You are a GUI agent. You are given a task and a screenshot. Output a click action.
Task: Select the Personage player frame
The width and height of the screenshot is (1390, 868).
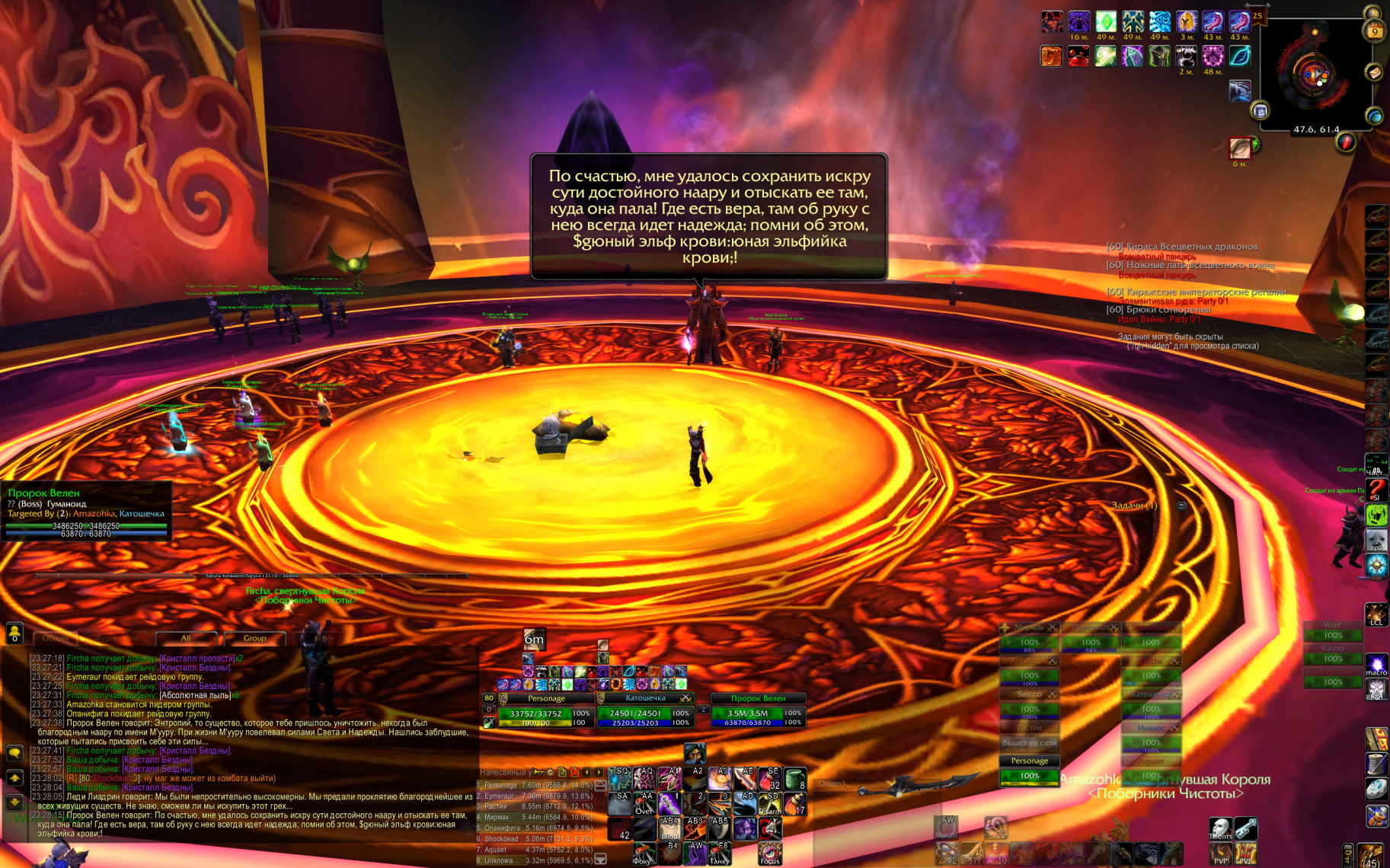tap(545, 711)
